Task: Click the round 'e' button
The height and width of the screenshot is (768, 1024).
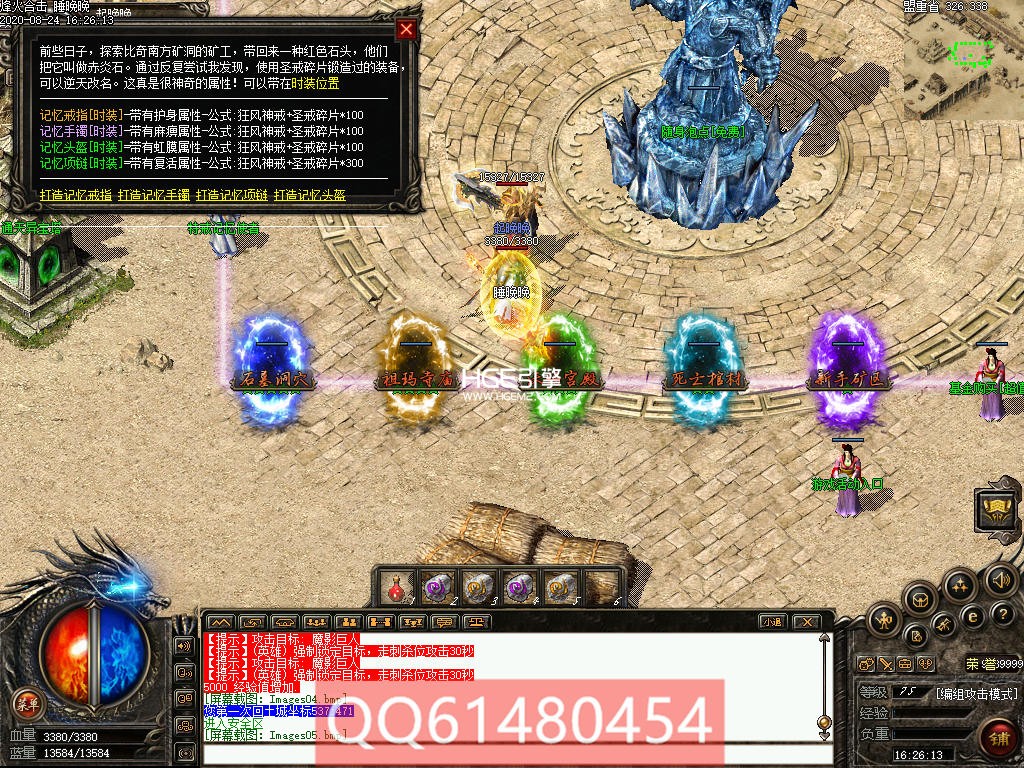Action: 971,617
